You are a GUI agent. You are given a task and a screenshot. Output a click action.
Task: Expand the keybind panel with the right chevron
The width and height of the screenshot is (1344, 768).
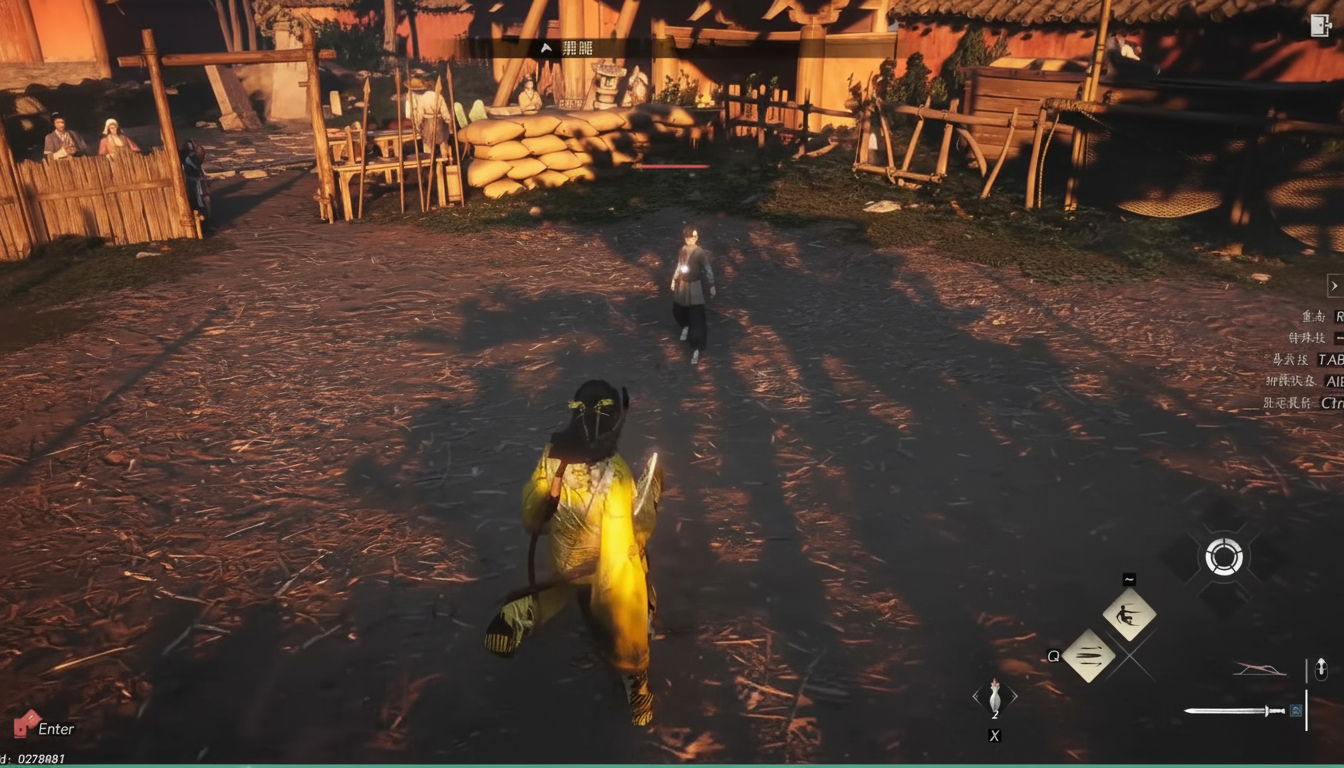pyautogui.click(x=1333, y=286)
